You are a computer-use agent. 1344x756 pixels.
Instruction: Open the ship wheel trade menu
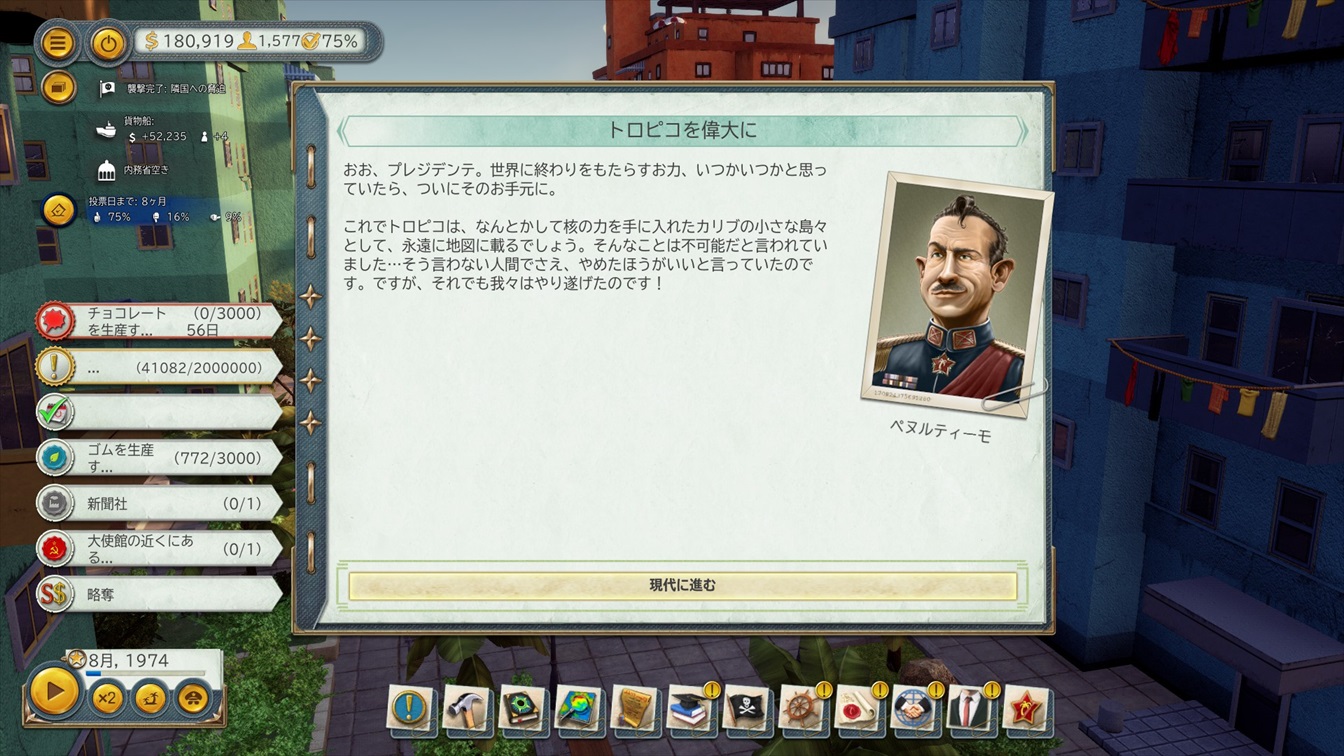(x=802, y=708)
